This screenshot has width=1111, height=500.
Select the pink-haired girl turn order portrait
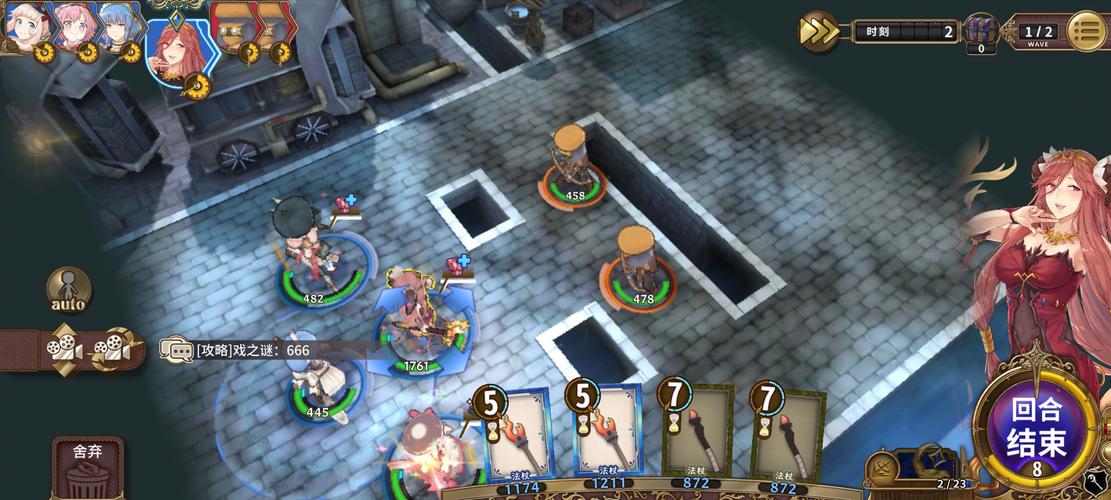click(x=72, y=27)
